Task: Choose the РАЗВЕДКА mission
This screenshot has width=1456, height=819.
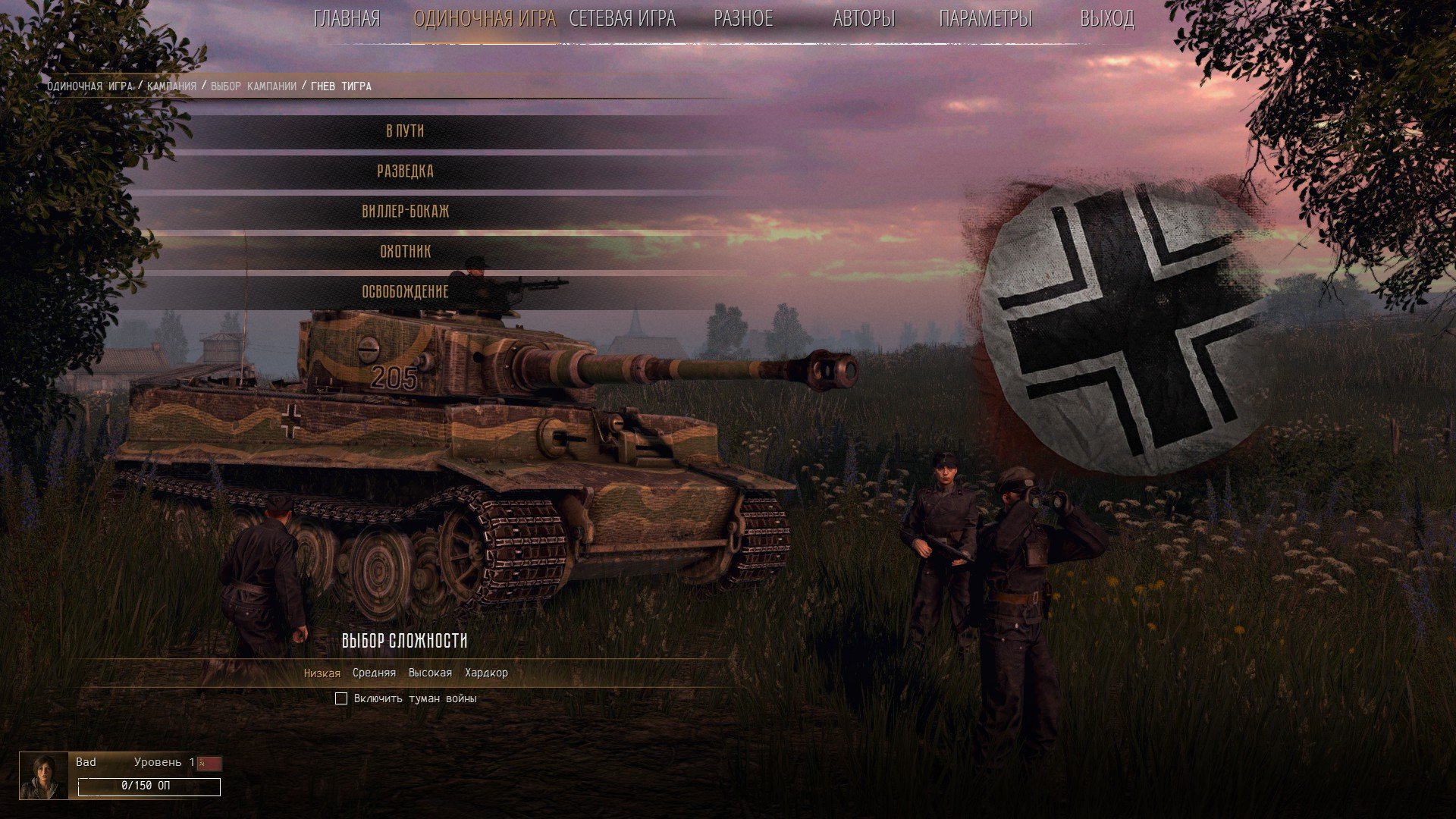Action: (405, 171)
